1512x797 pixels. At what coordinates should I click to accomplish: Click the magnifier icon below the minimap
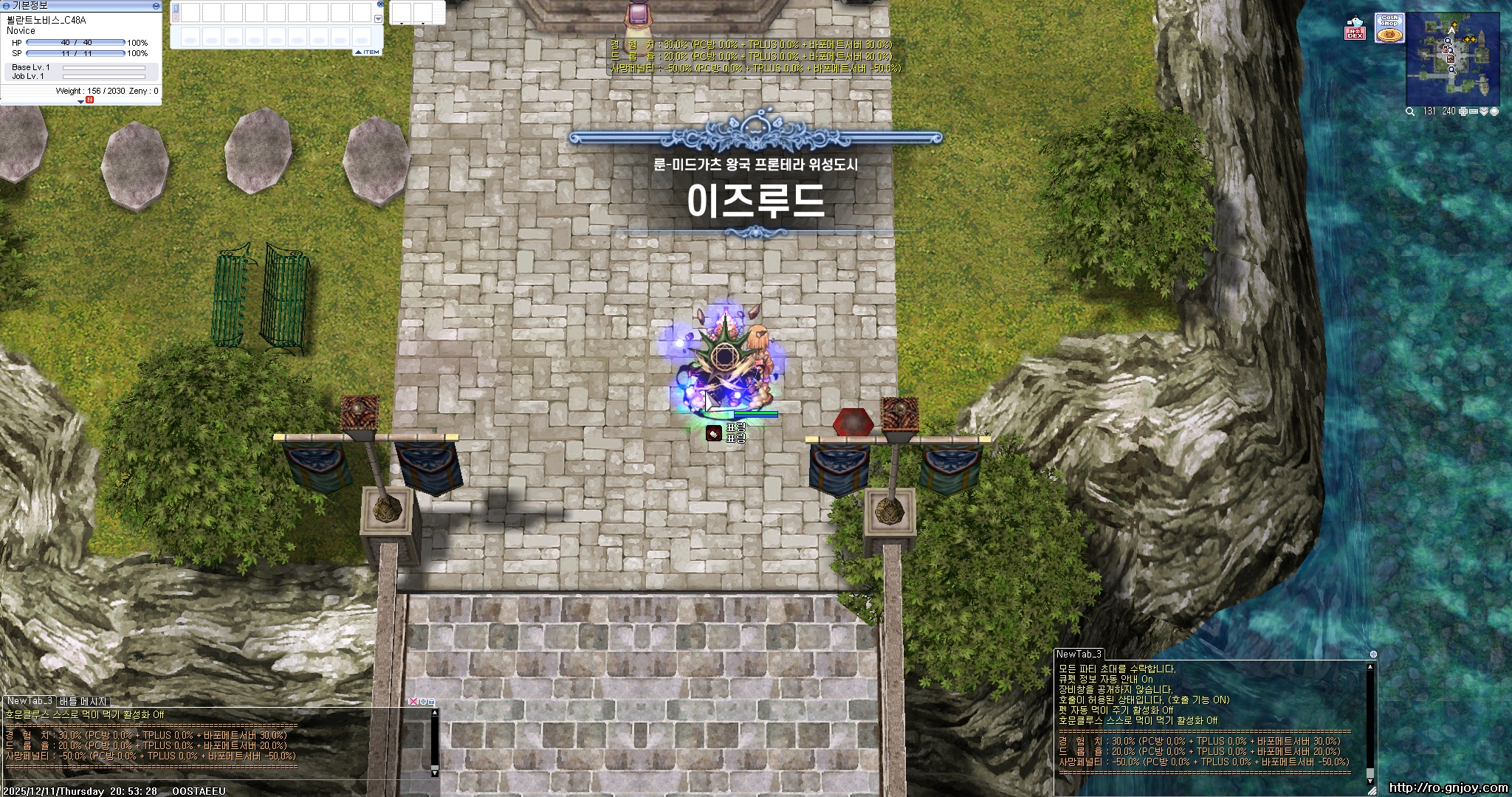coord(1410,111)
